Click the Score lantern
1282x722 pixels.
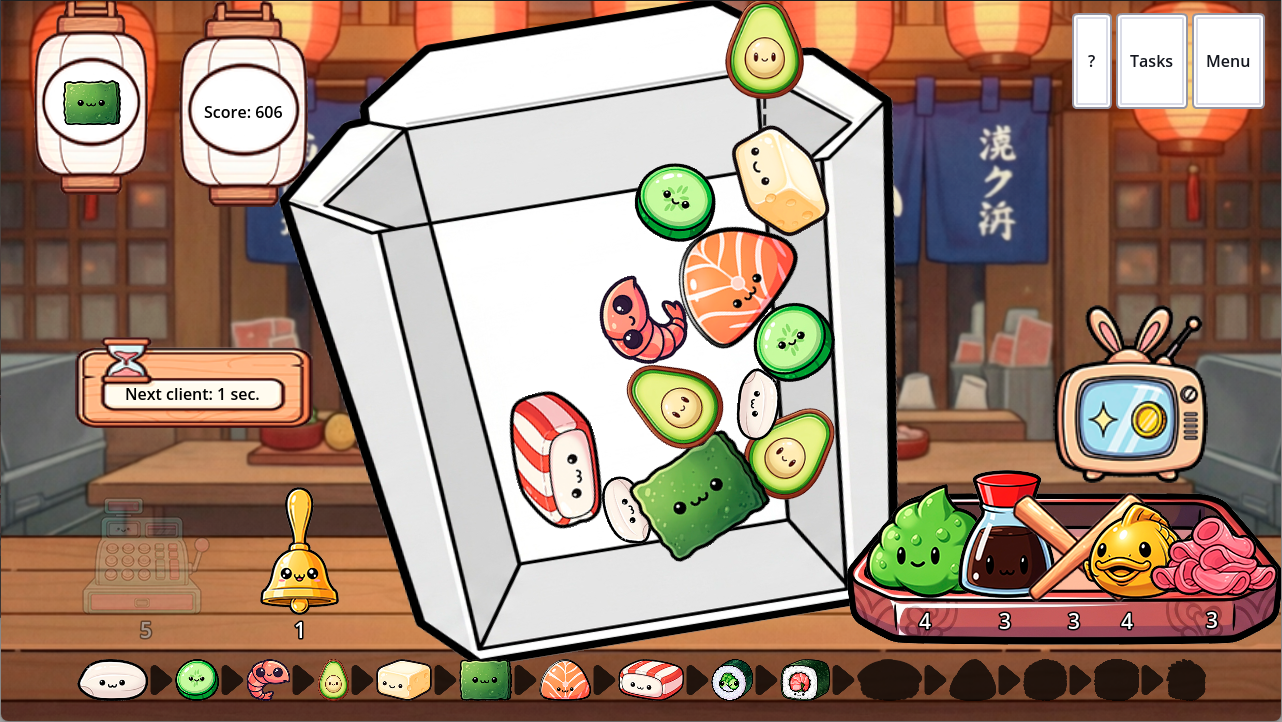pyautogui.click(x=243, y=112)
